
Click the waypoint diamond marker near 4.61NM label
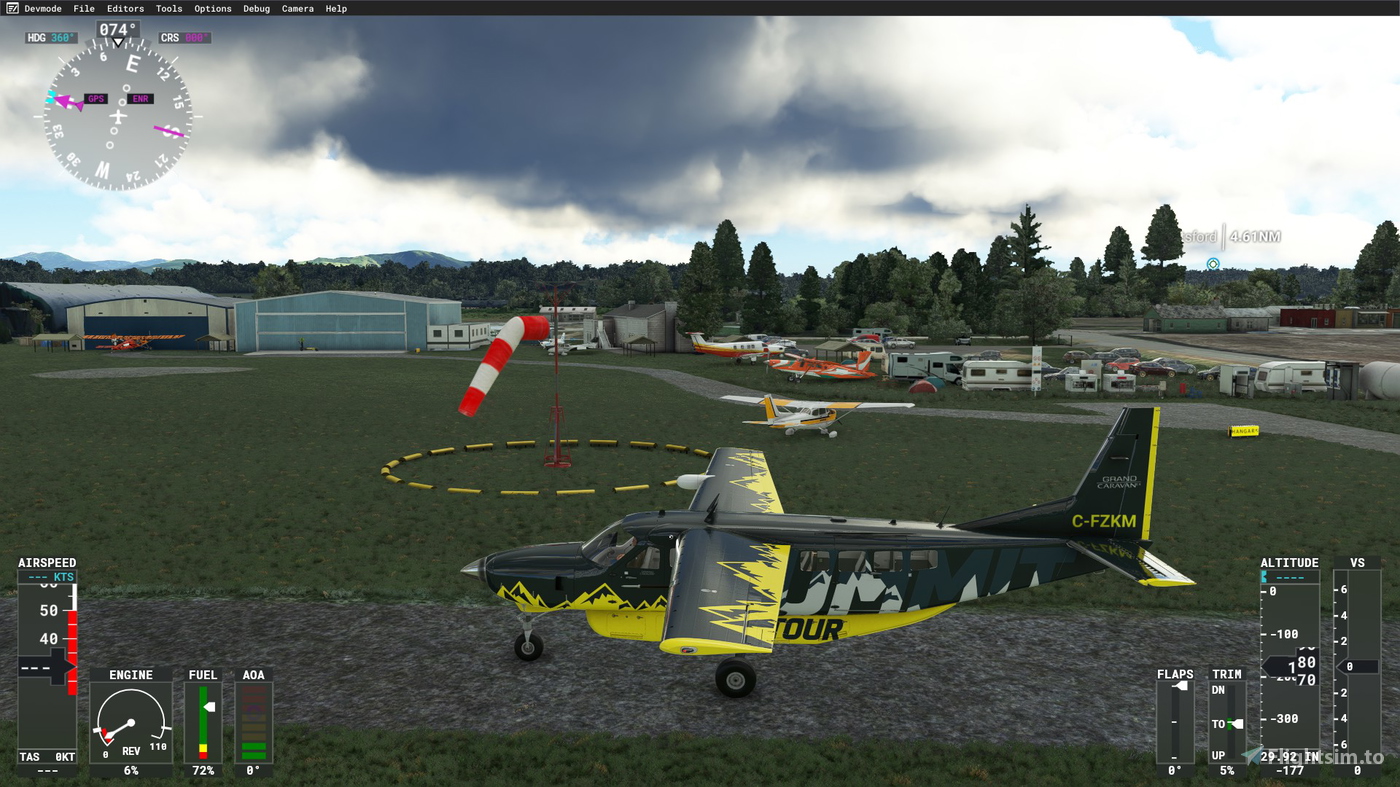pyautogui.click(x=1212, y=263)
